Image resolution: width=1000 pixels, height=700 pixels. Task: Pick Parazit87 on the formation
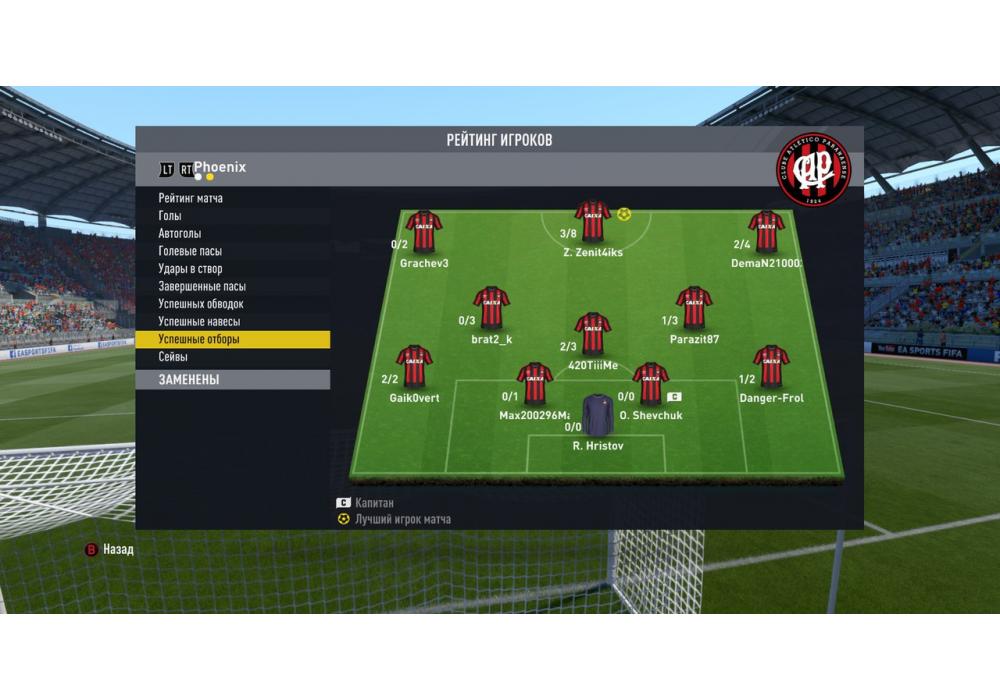(x=693, y=308)
